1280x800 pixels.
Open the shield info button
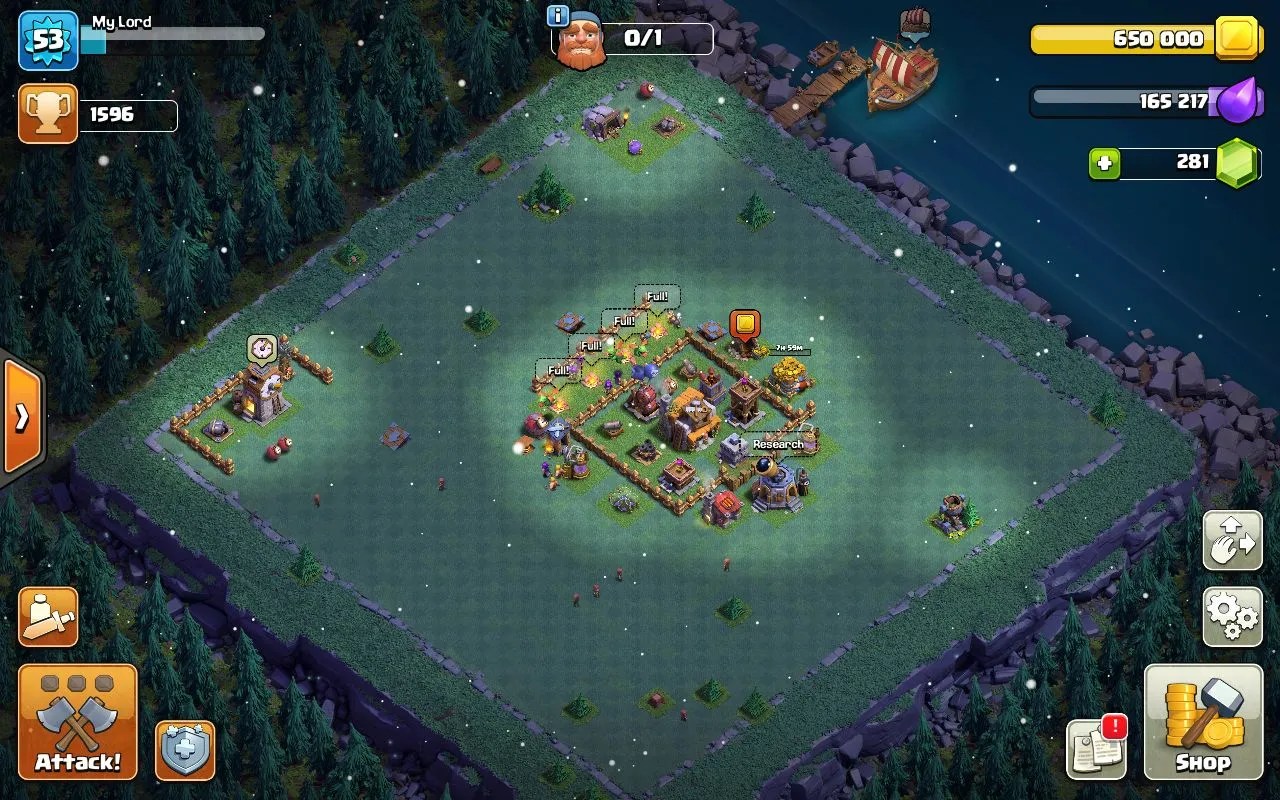pyautogui.click(x=185, y=750)
